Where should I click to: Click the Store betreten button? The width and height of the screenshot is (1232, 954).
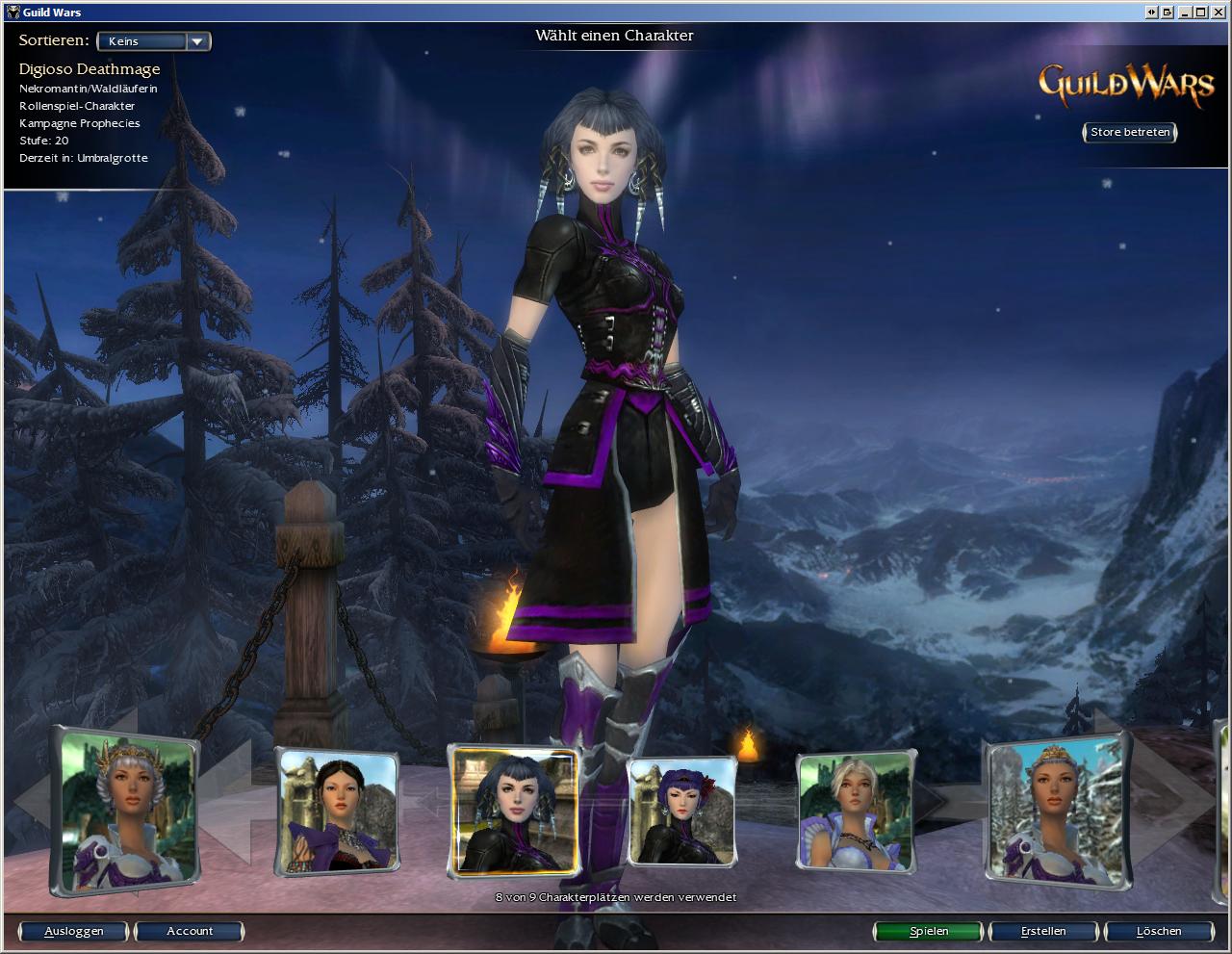(1130, 132)
